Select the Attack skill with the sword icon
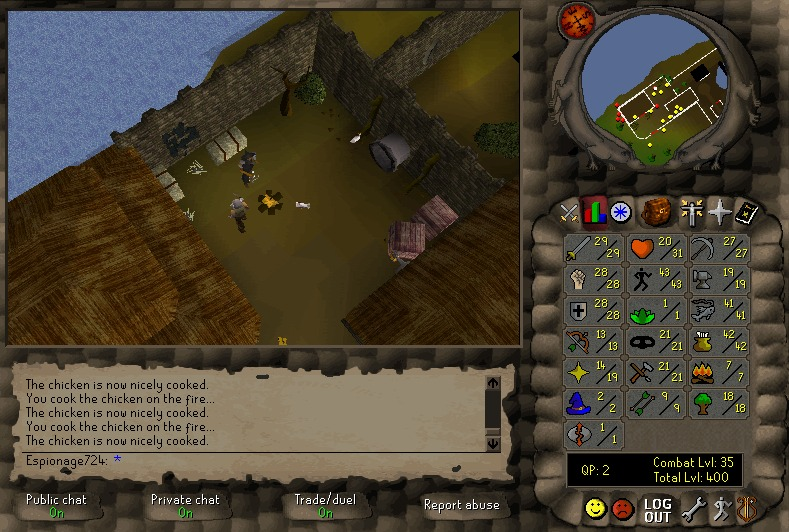The image size is (789, 532). pos(592,249)
